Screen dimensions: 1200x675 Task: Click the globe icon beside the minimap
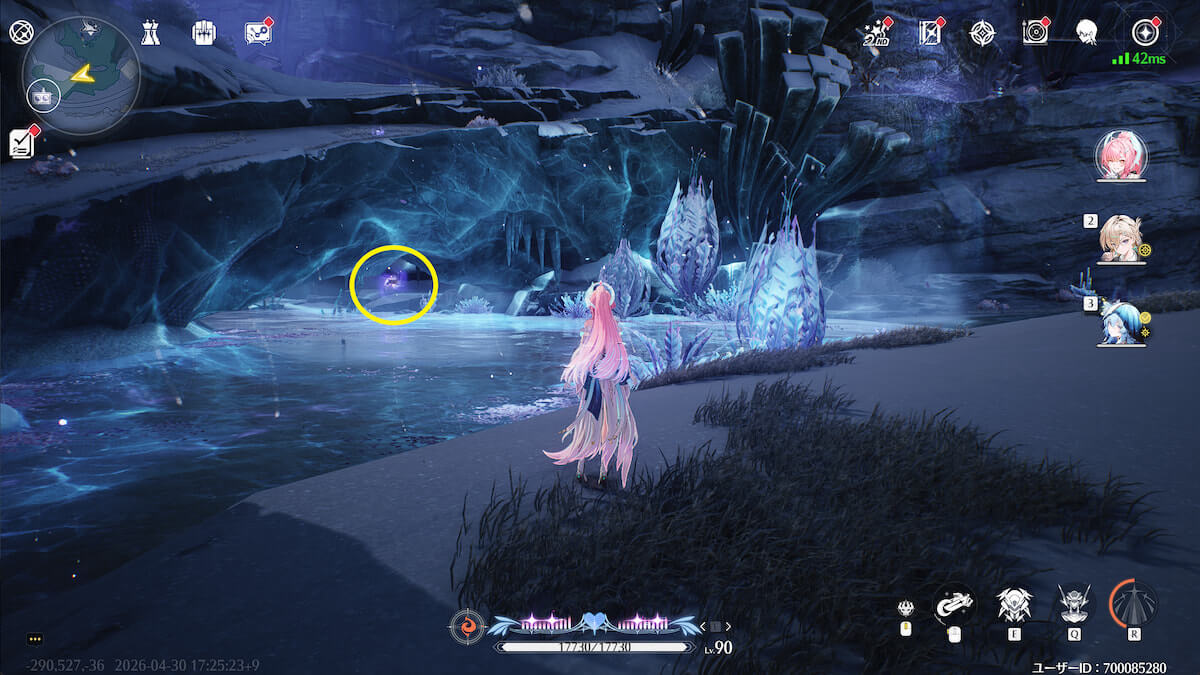click(20, 32)
